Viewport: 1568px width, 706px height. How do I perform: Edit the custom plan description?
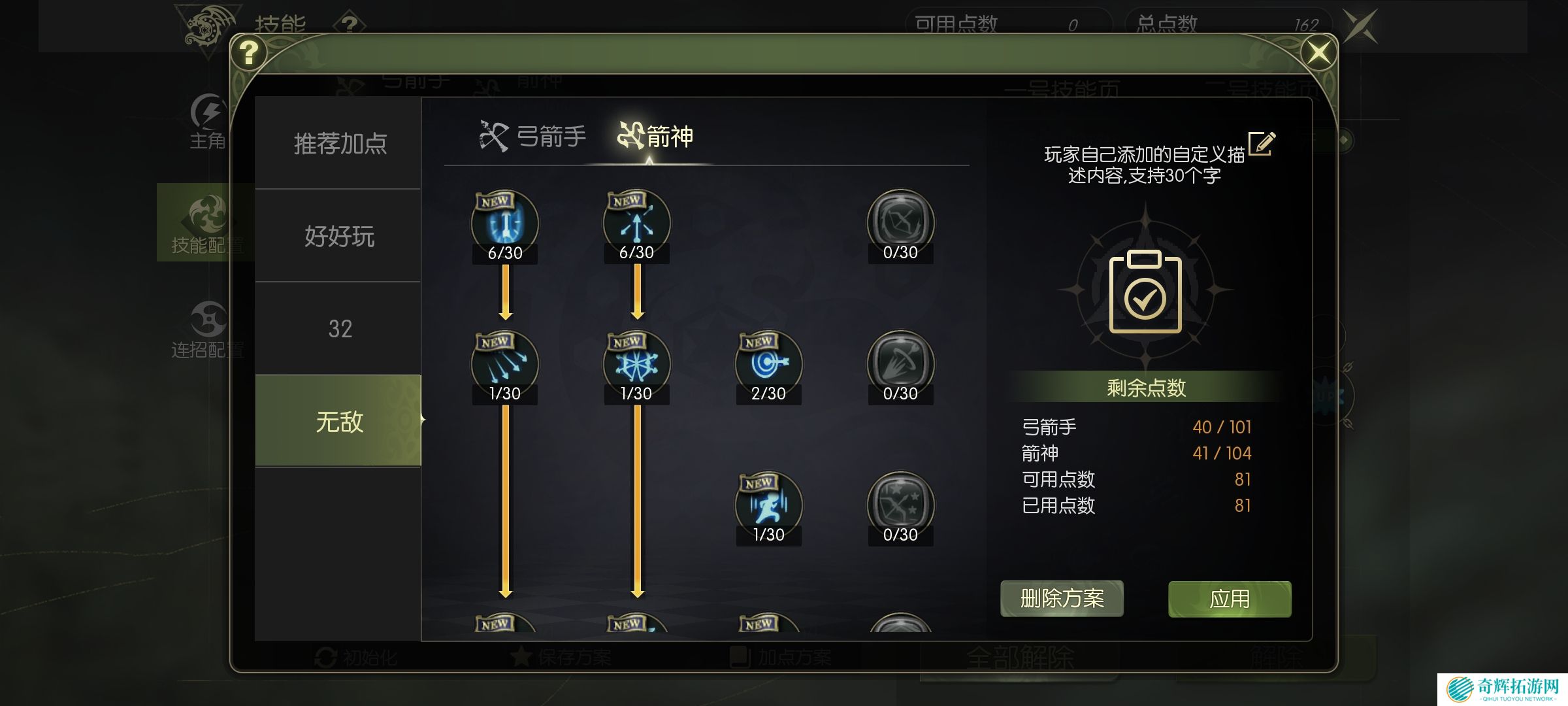tap(1261, 143)
